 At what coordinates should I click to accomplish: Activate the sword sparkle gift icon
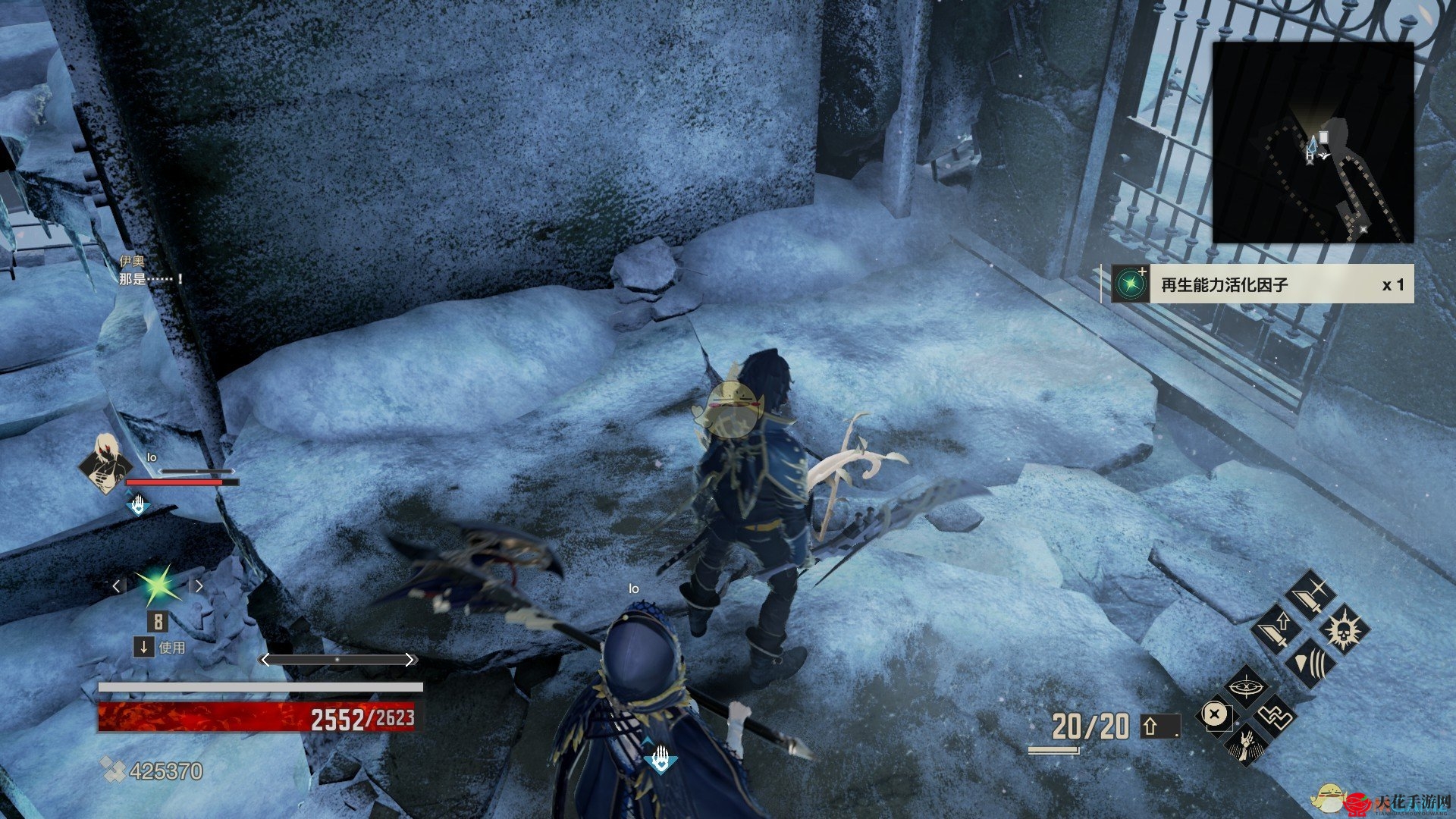coord(1313,595)
